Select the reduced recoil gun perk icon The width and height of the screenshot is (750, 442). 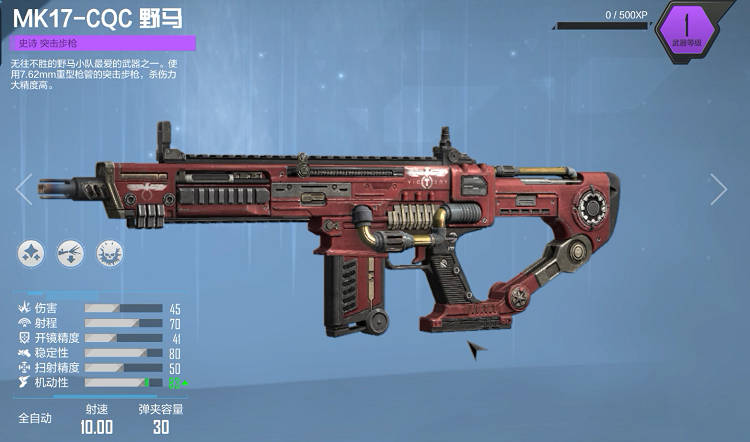point(70,253)
